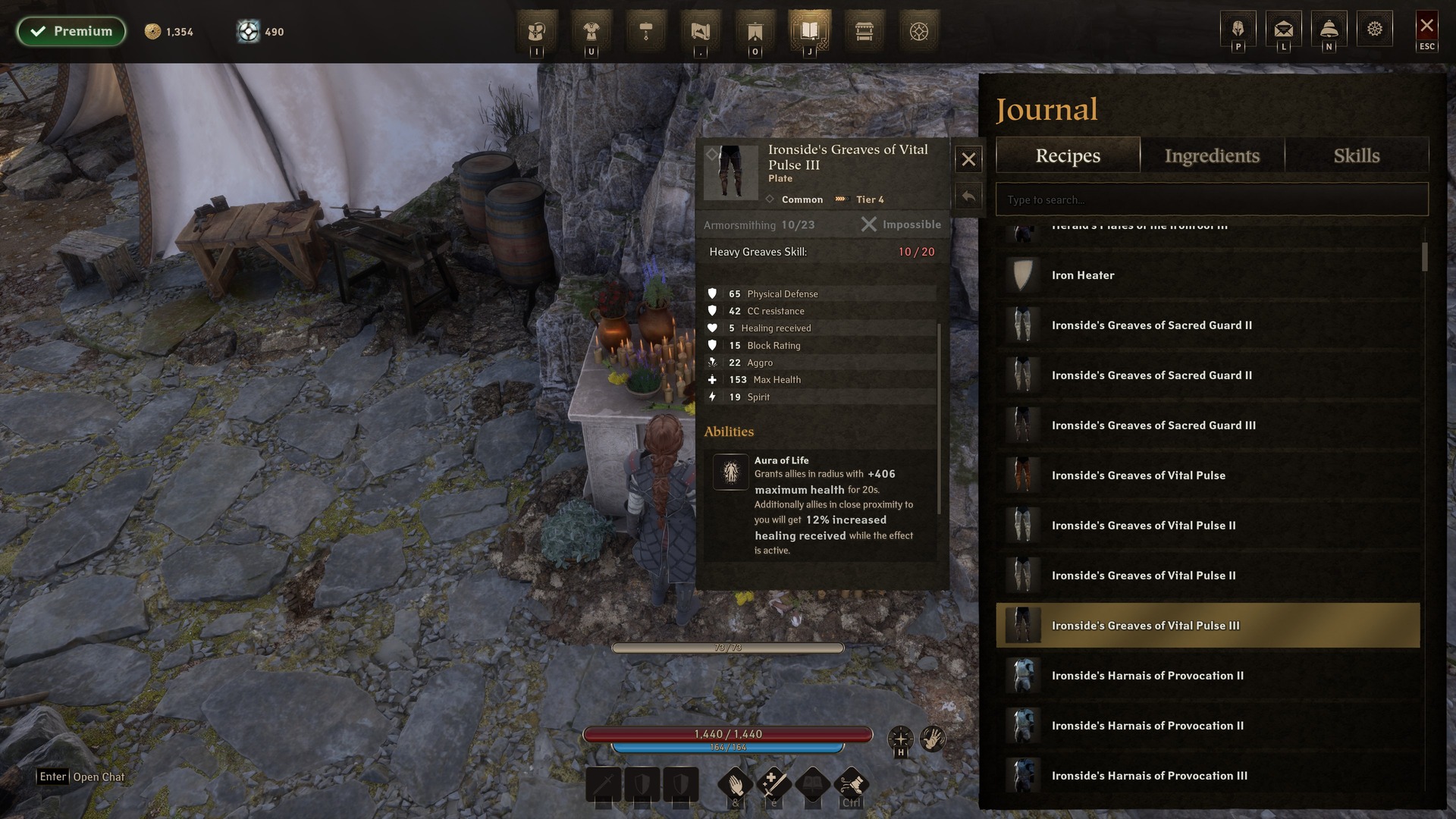Click the recipe search field

[1211, 199]
